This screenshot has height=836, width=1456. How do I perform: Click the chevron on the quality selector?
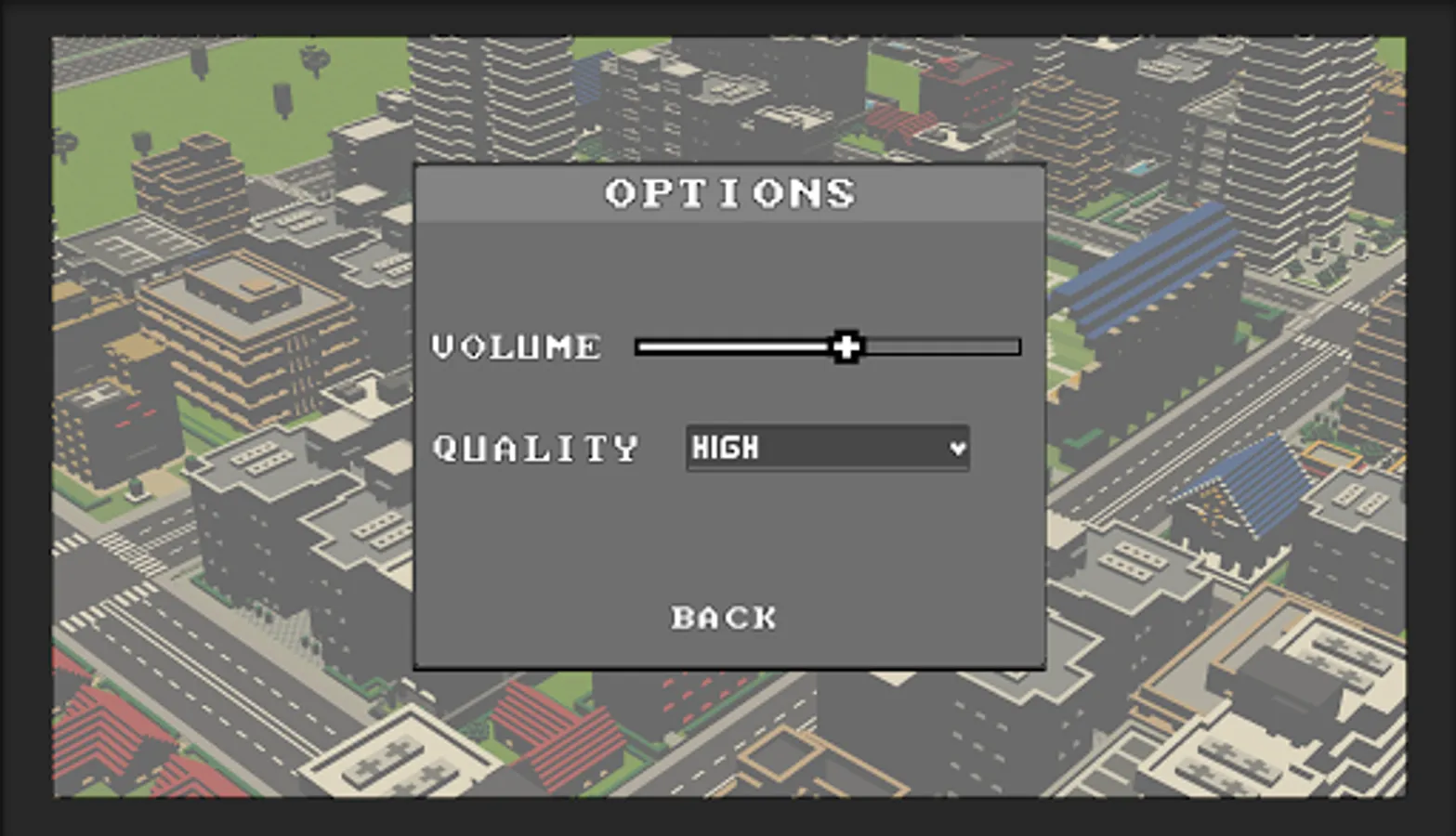click(958, 448)
